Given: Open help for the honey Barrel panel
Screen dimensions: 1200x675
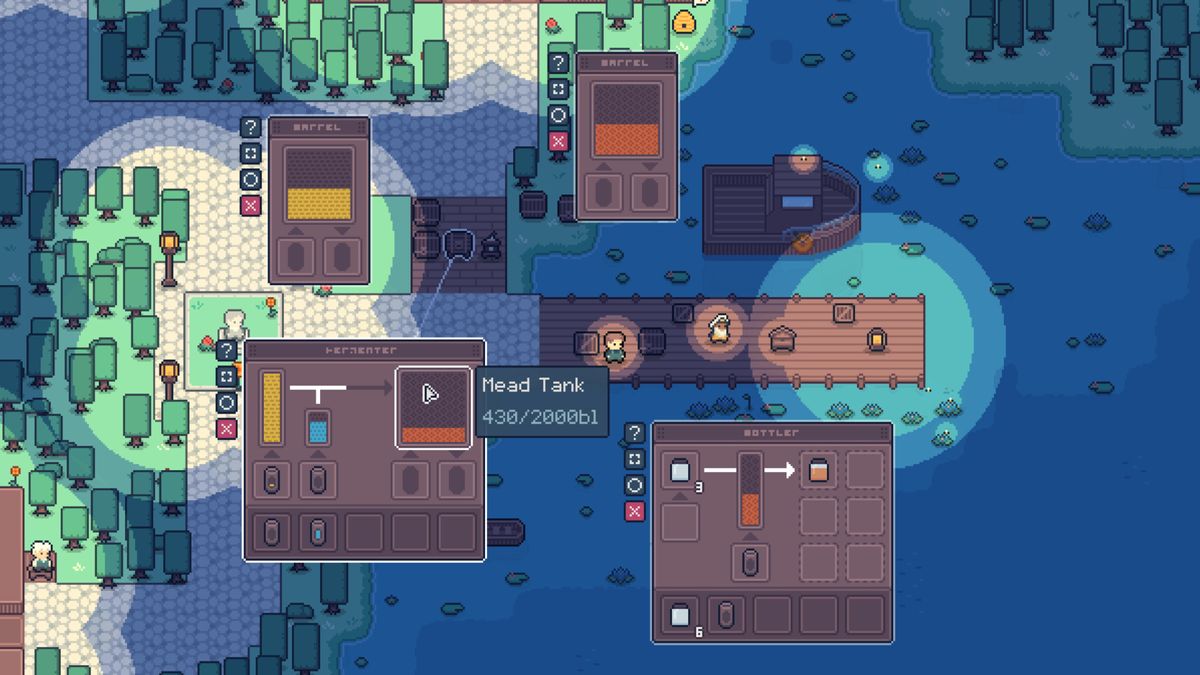Looking at the screenshot, I should pyautogui.click(x=251, y=128).
